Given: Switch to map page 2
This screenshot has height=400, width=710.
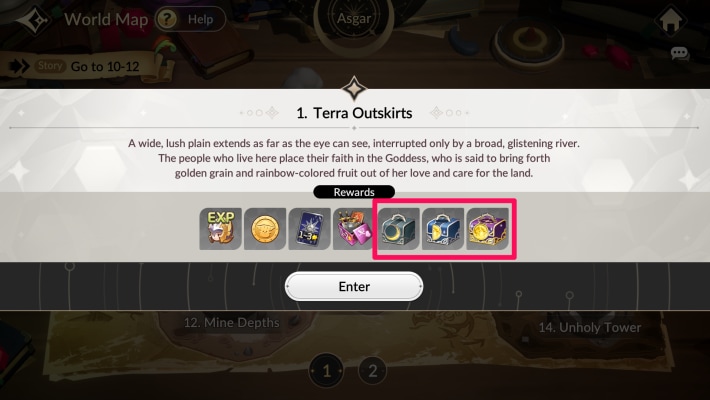Looking at the screenshot, I should point(372,371).
